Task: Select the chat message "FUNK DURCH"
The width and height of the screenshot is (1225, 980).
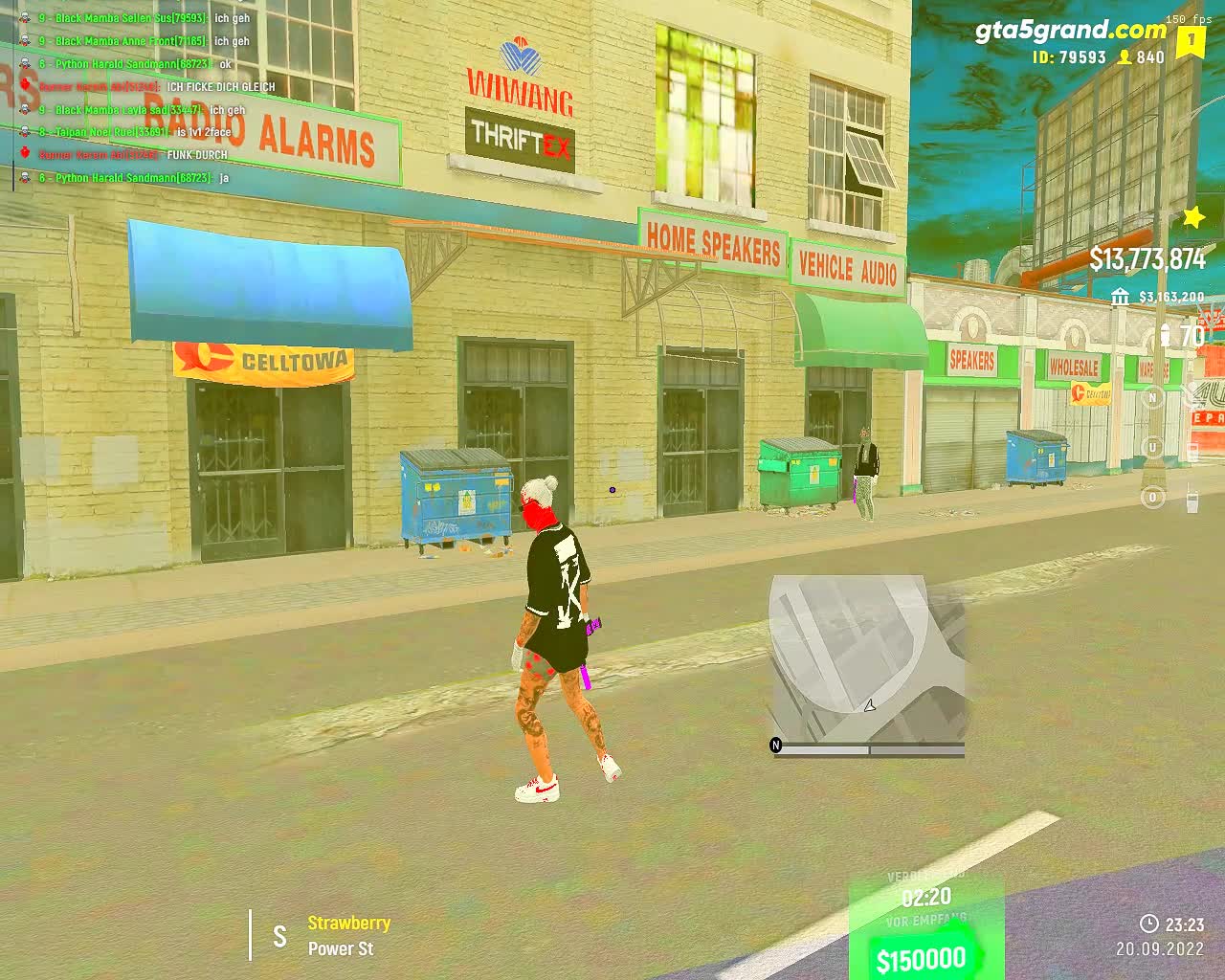Action: [x=197, y=155]
